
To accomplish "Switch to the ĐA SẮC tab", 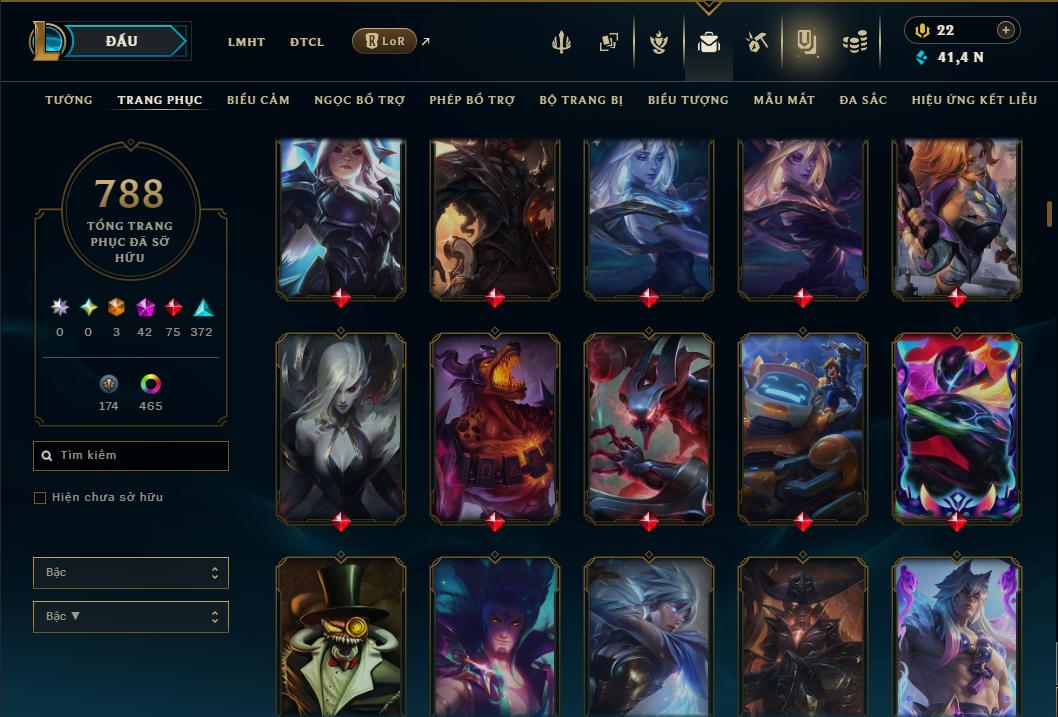I will [863, 100].
